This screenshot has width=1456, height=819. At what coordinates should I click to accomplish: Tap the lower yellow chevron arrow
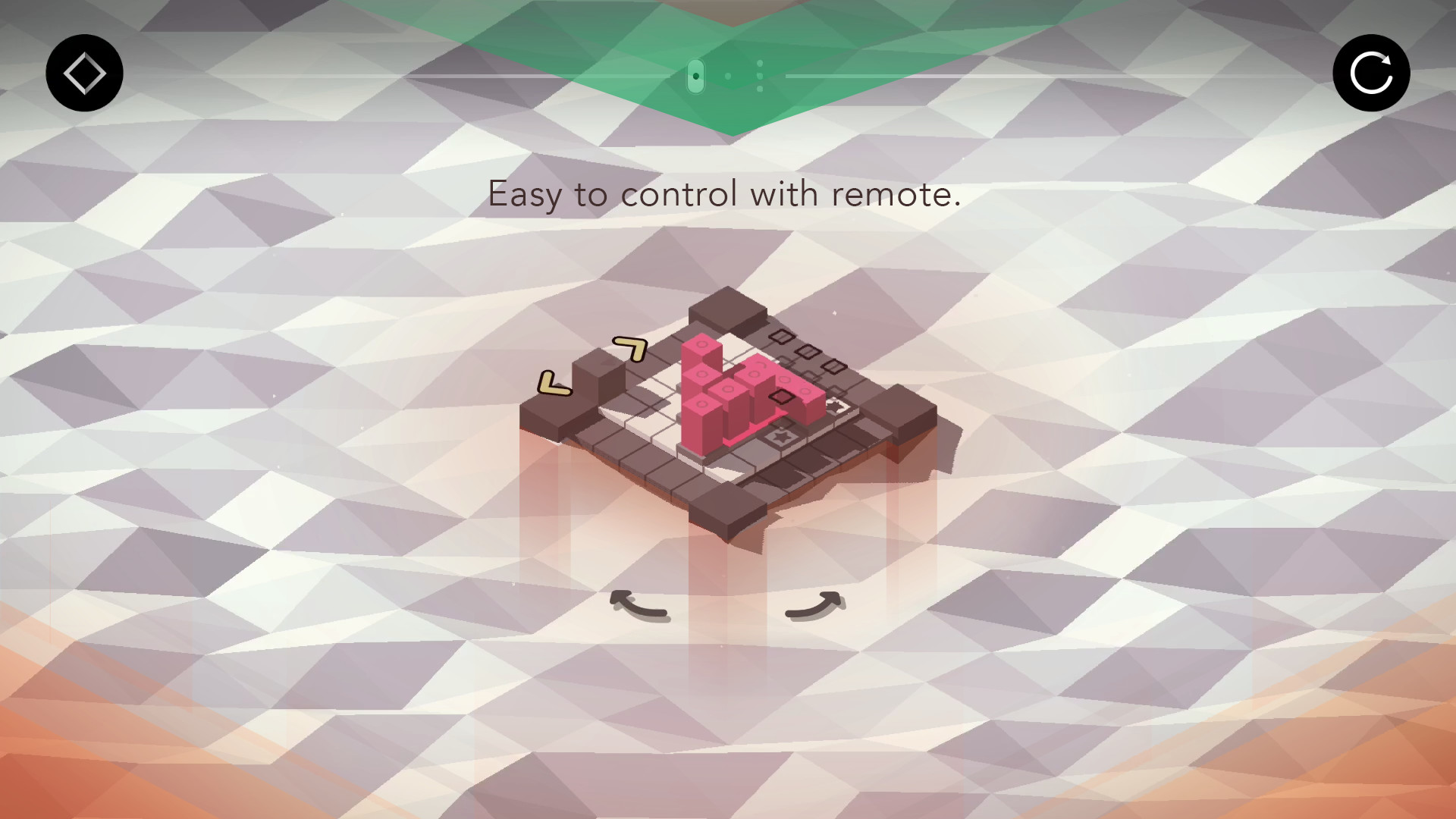point(554,382)
